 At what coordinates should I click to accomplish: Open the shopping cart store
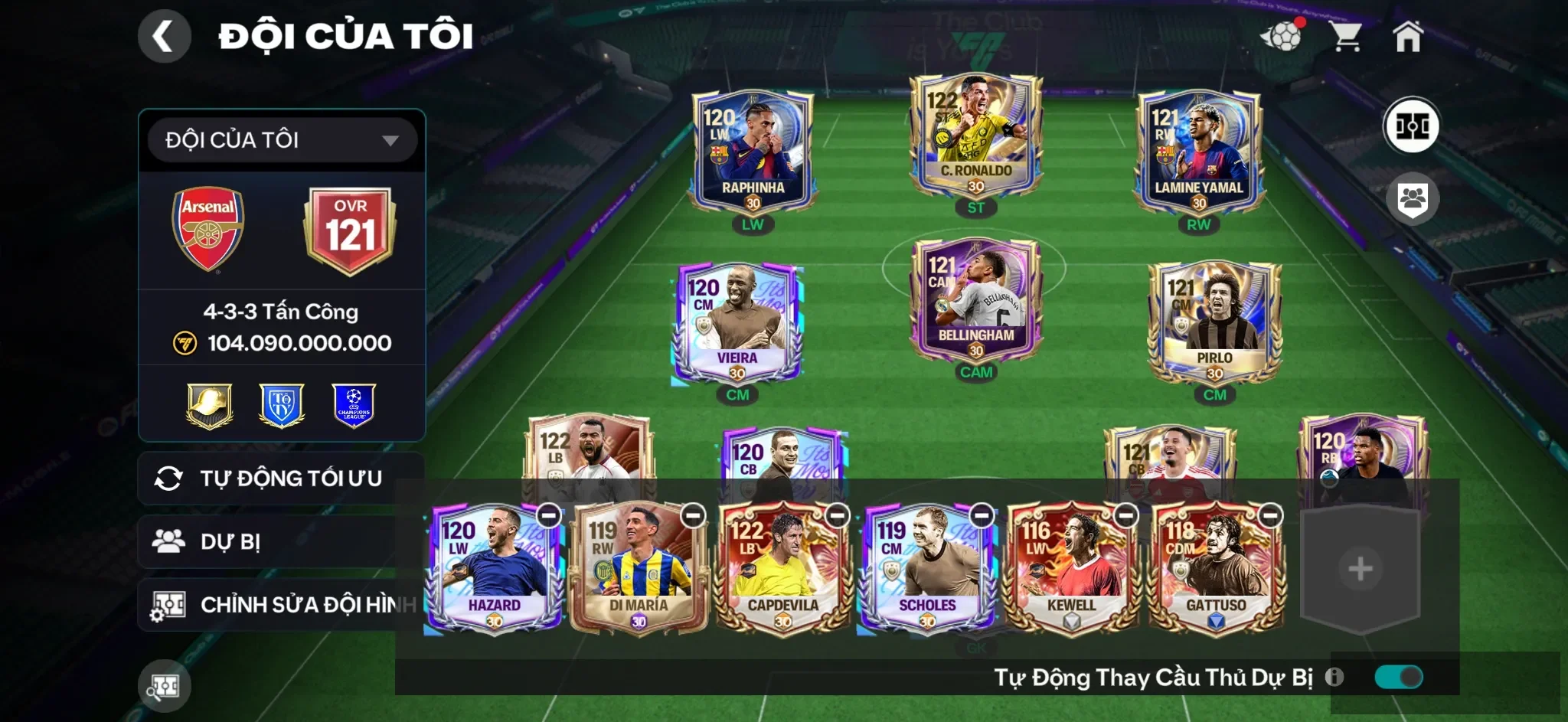click(1345, 36)
